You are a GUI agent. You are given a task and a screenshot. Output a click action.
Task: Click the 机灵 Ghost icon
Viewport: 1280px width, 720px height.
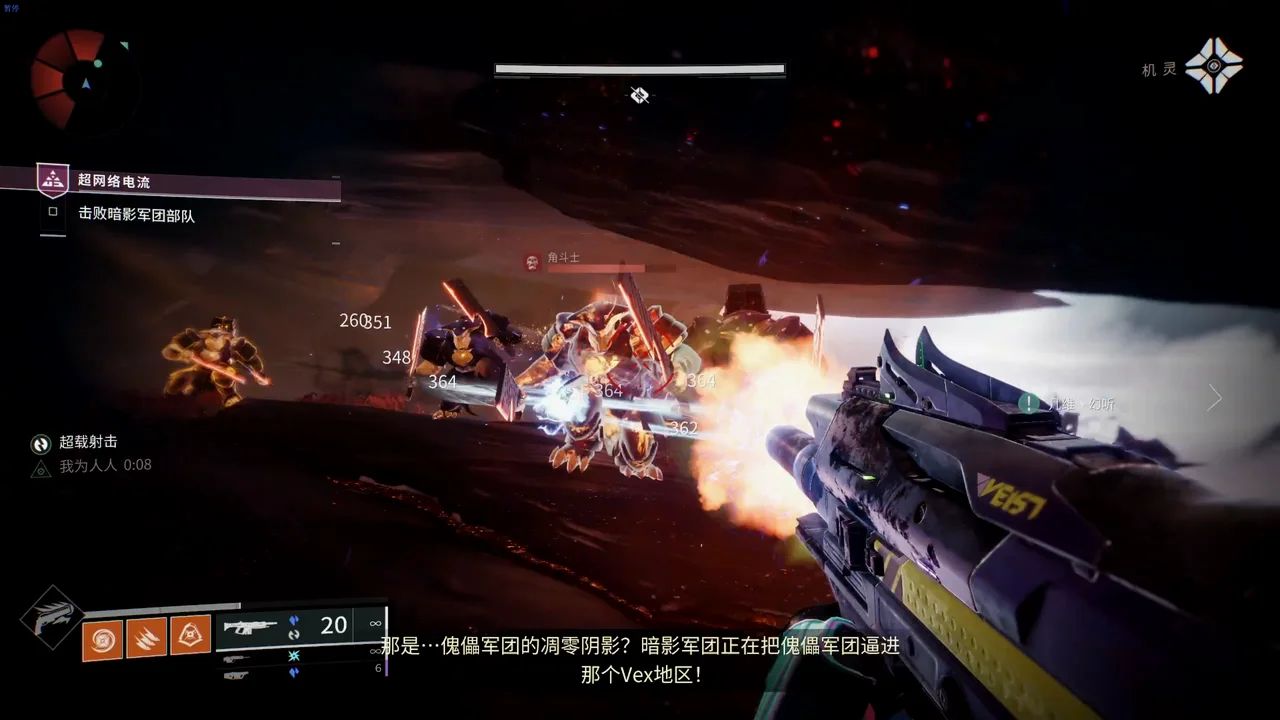pyautogui.click(x=1213, y=67)
